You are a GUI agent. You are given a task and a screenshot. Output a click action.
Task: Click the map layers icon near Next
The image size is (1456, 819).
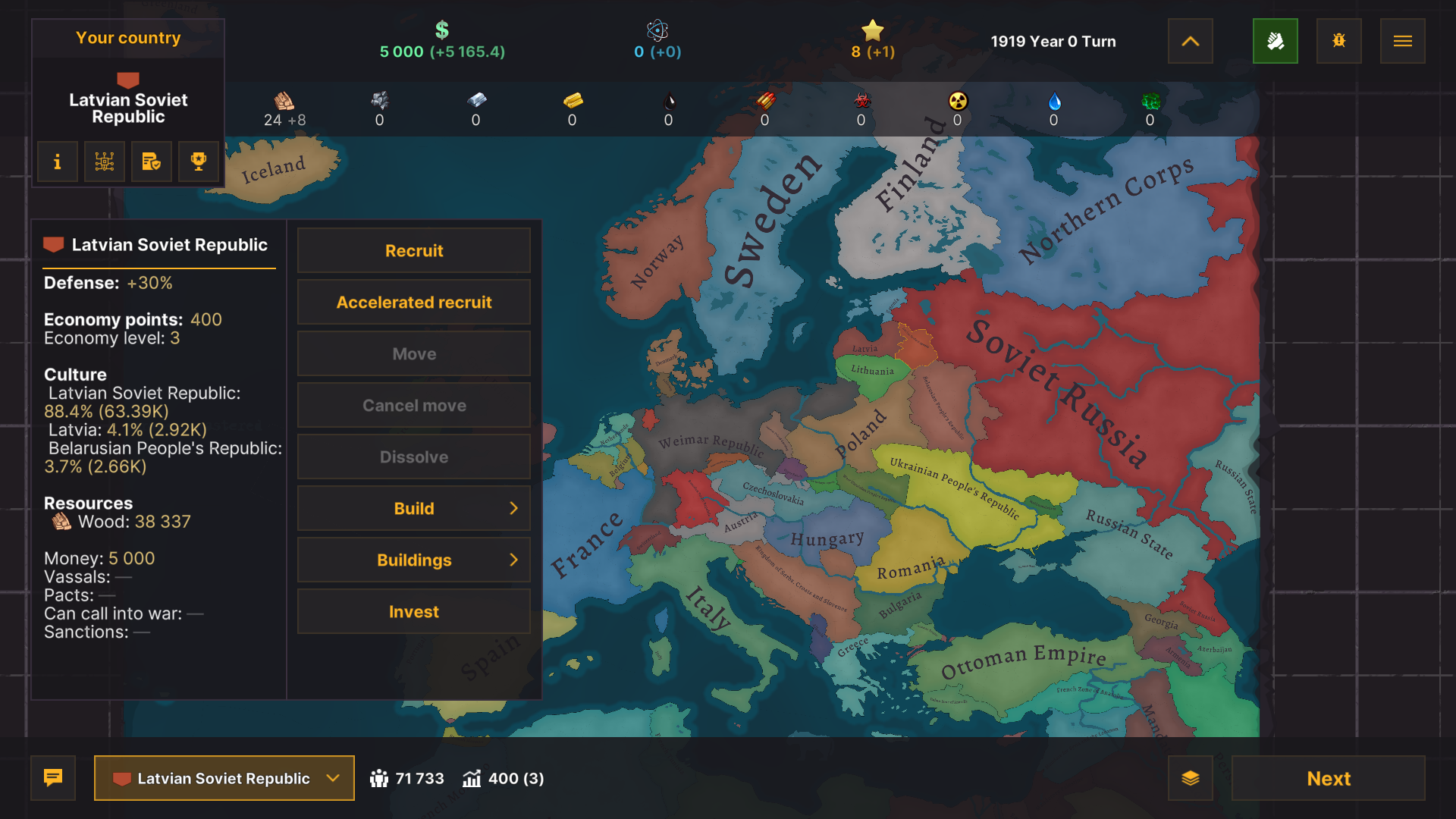point(1191,778)
